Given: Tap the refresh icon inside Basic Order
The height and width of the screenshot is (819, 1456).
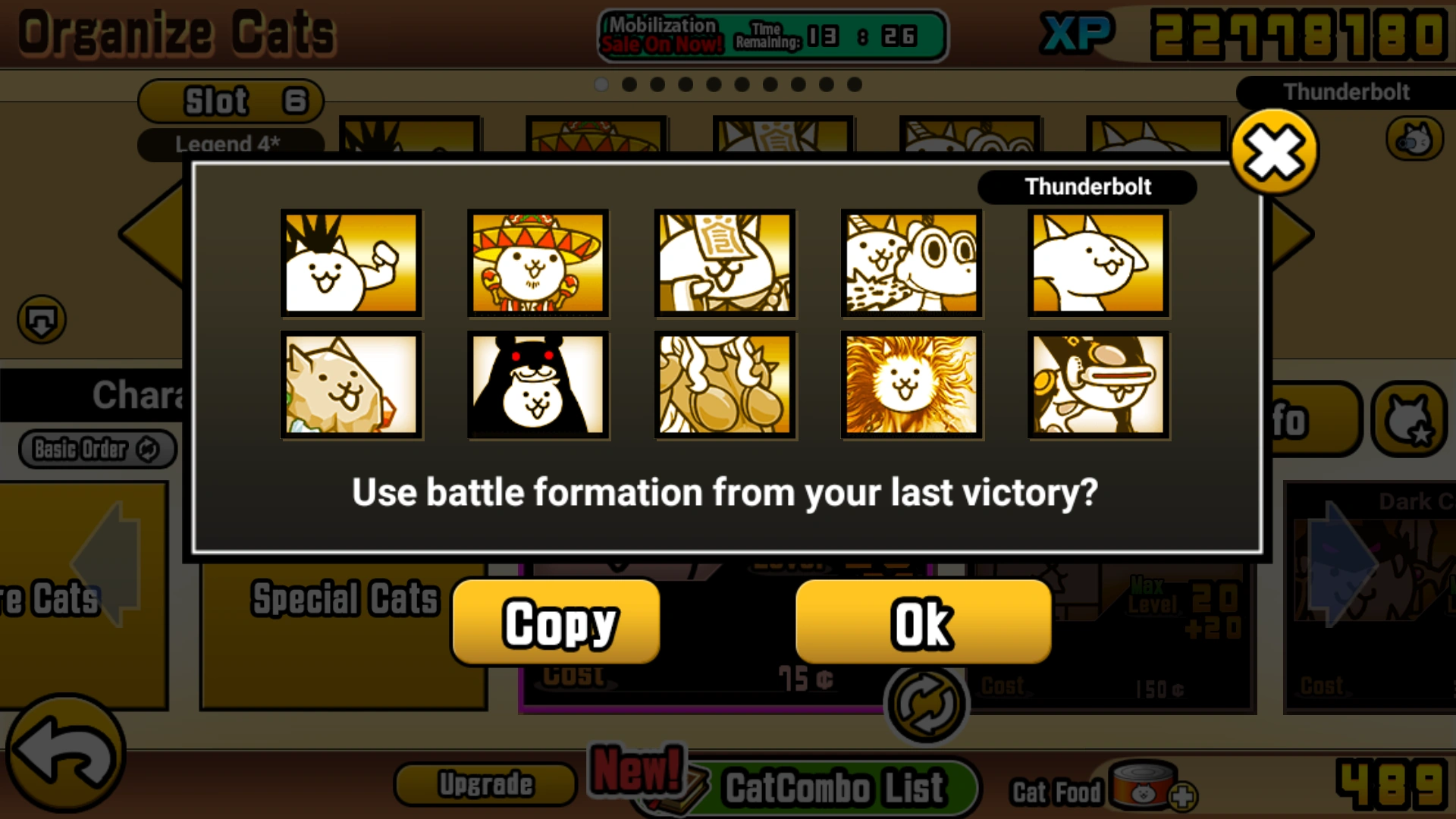Looking at the screenshot, I should pos(146,449).
